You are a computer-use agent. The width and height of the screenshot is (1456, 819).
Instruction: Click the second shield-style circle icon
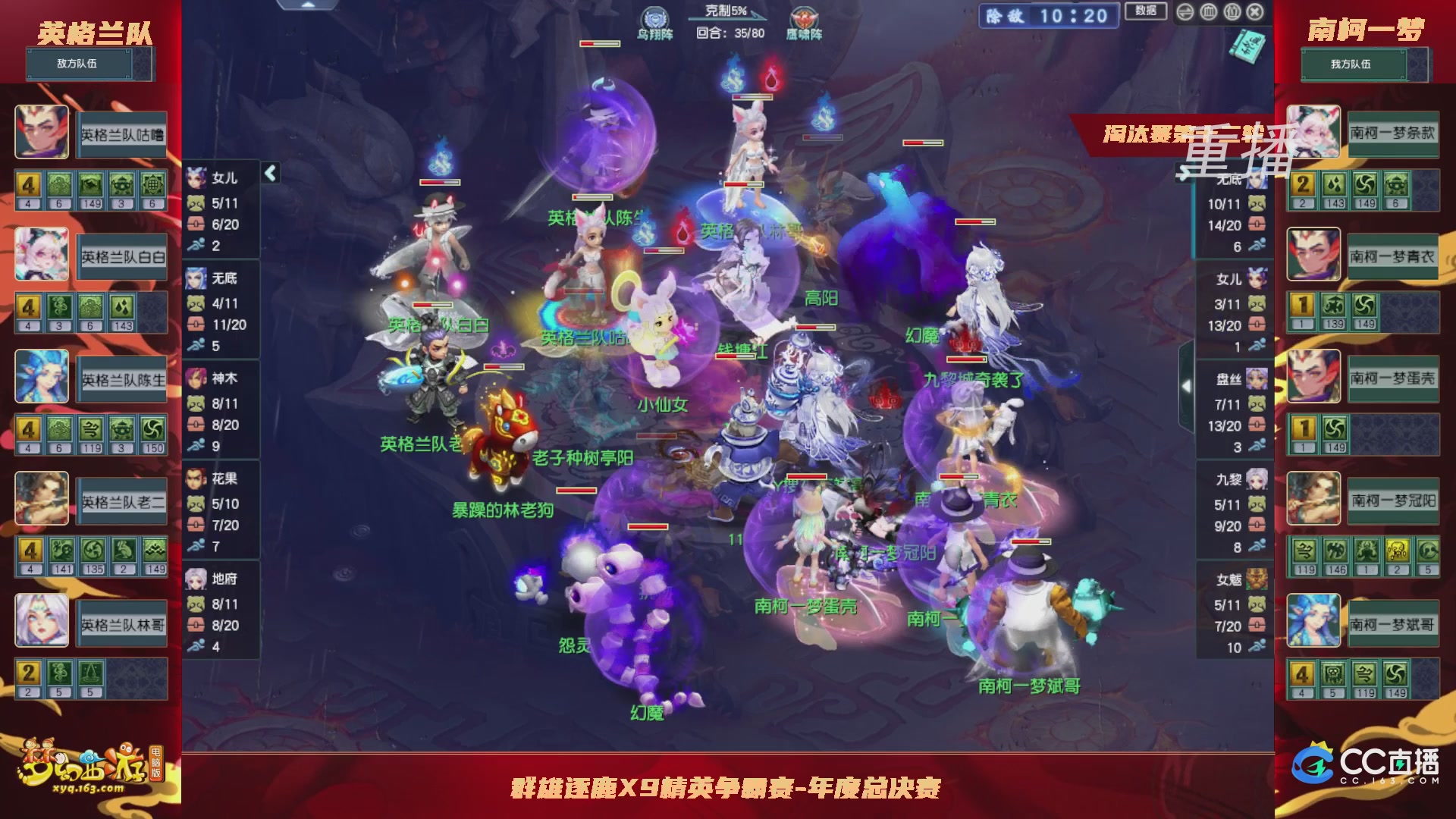(1232, 12)
